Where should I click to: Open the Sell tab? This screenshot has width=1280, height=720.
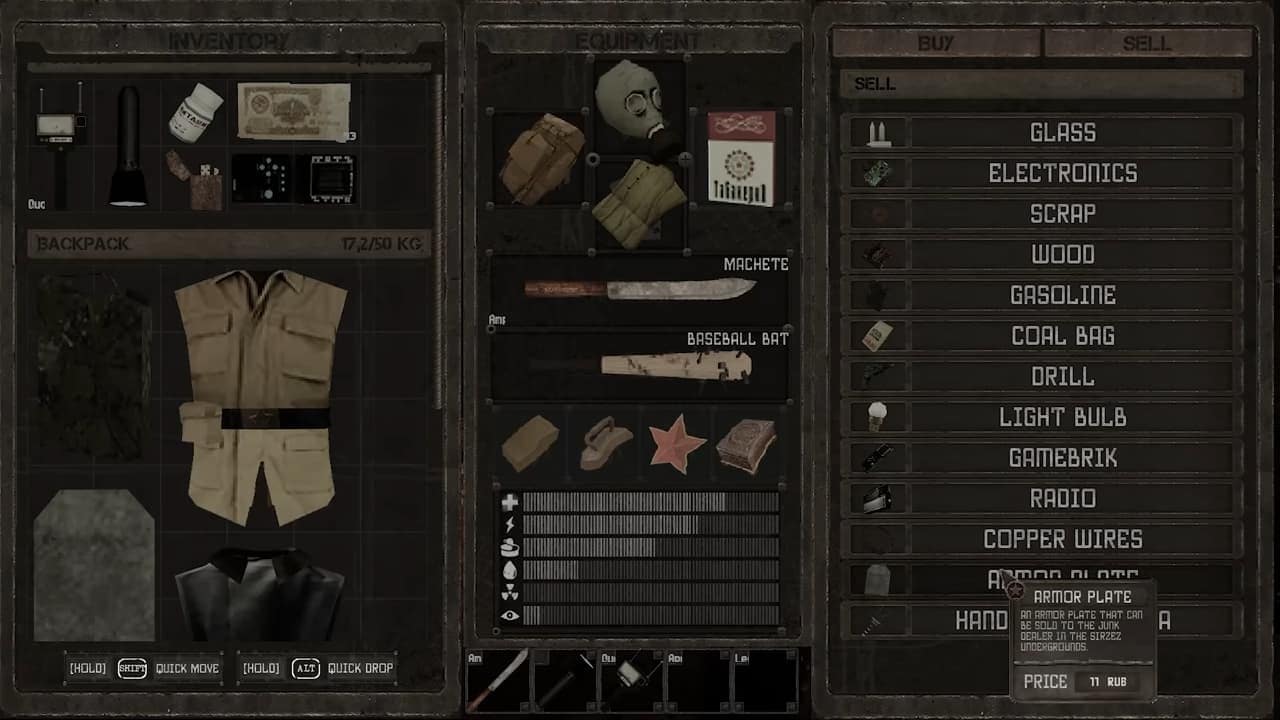[x=1147, y=43]
